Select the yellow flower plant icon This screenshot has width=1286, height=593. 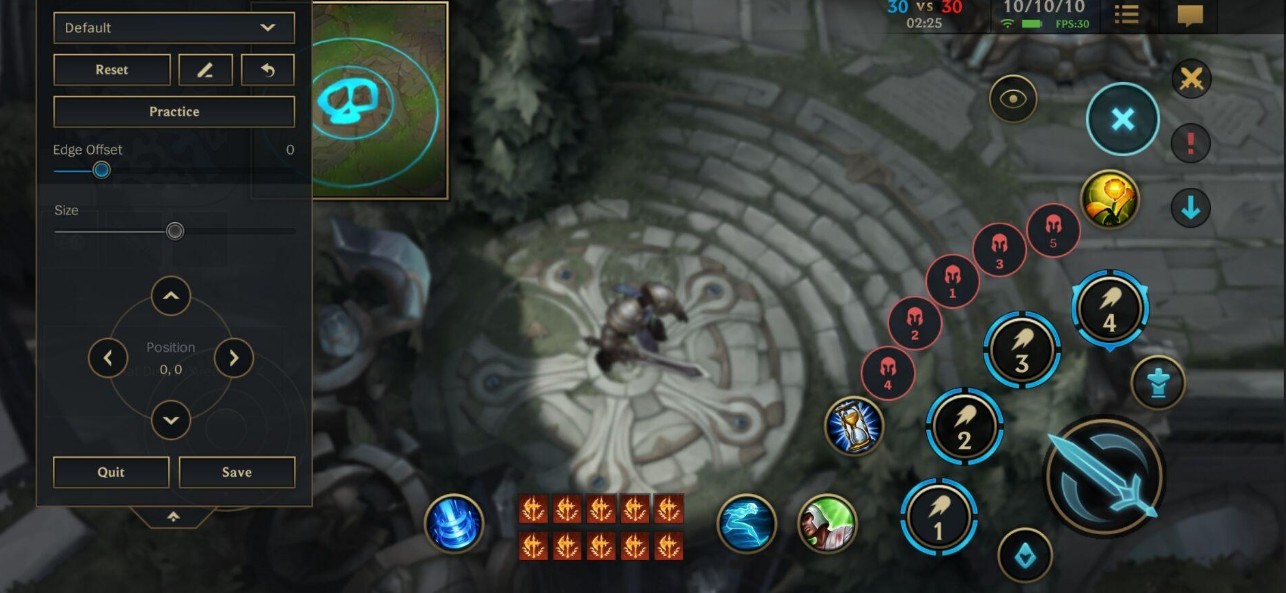coord(1110,198)
